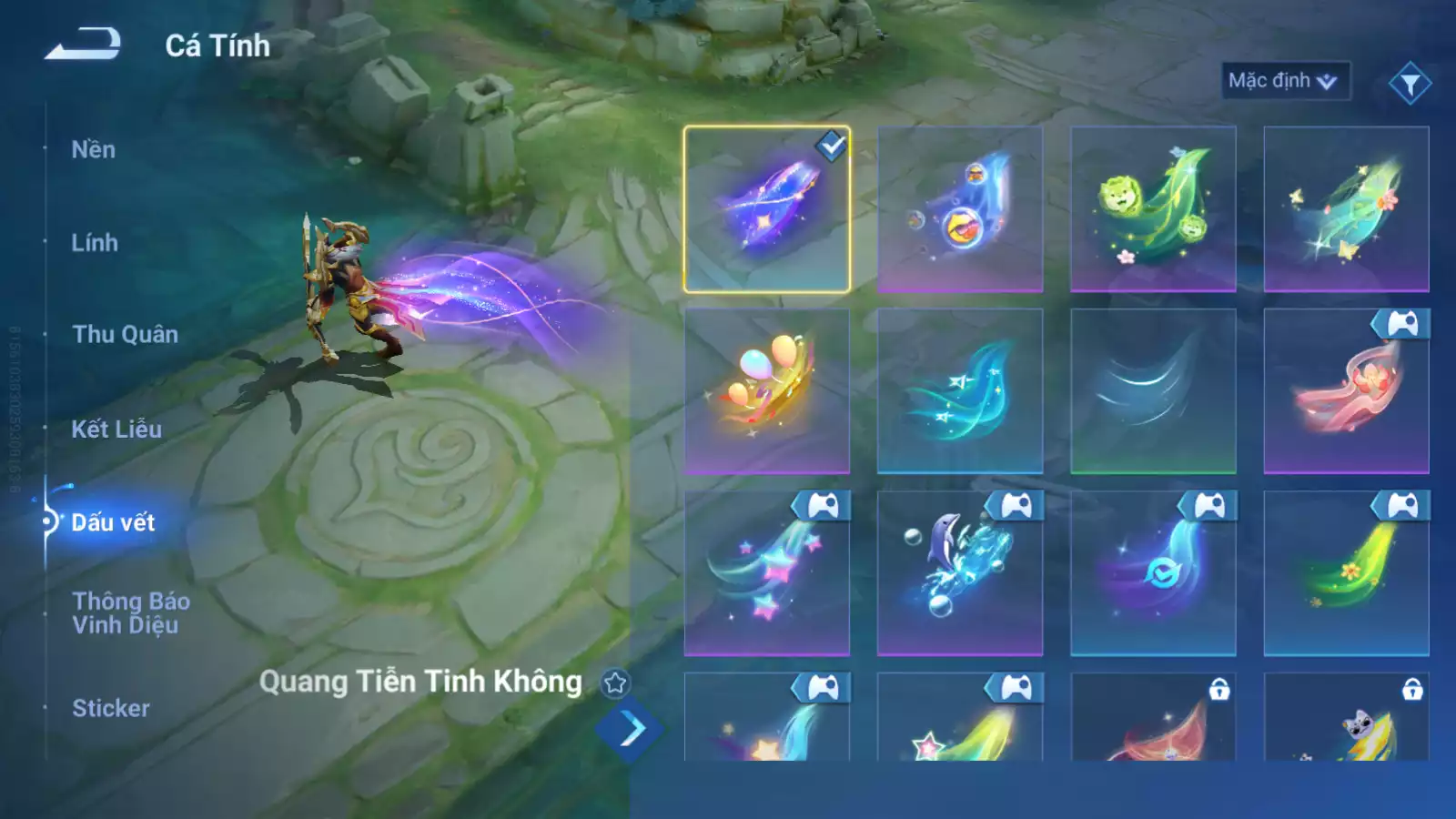Pick the colorful balloons trail
The width and height of the screenshot is (1456, 819).
click(767, 391)
